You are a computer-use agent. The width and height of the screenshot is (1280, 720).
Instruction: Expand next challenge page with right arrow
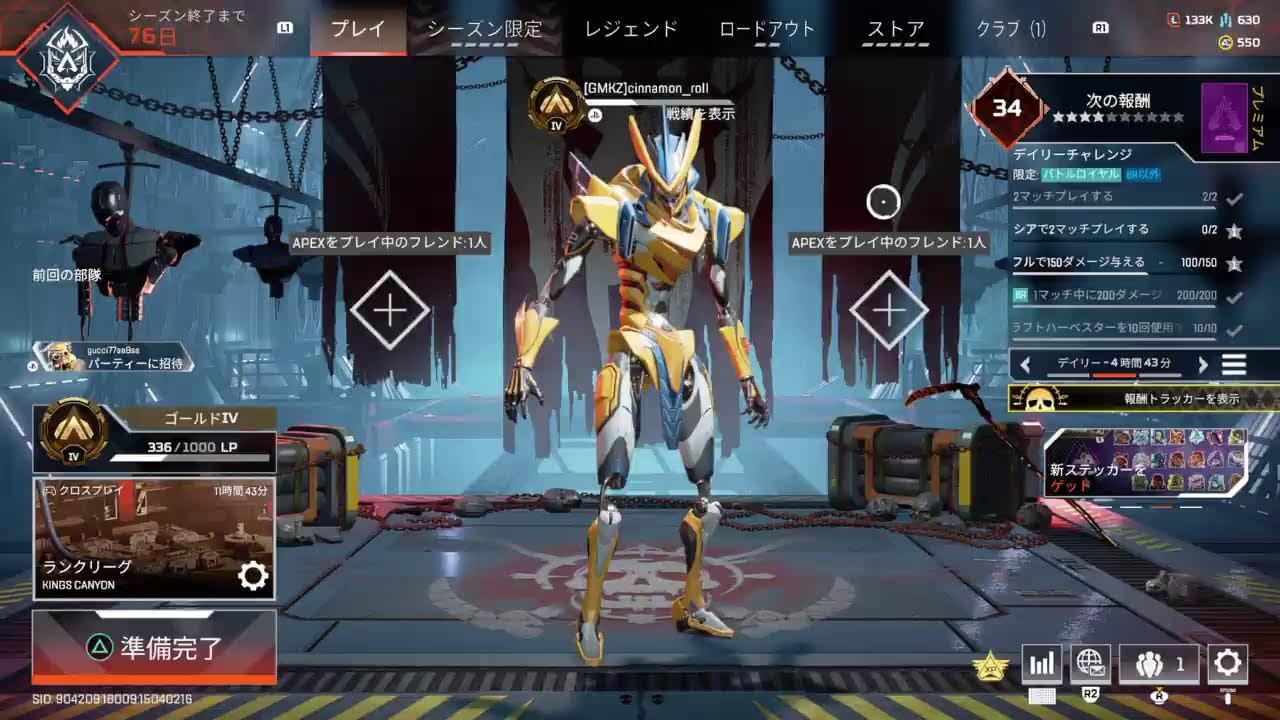[1202, 364]
